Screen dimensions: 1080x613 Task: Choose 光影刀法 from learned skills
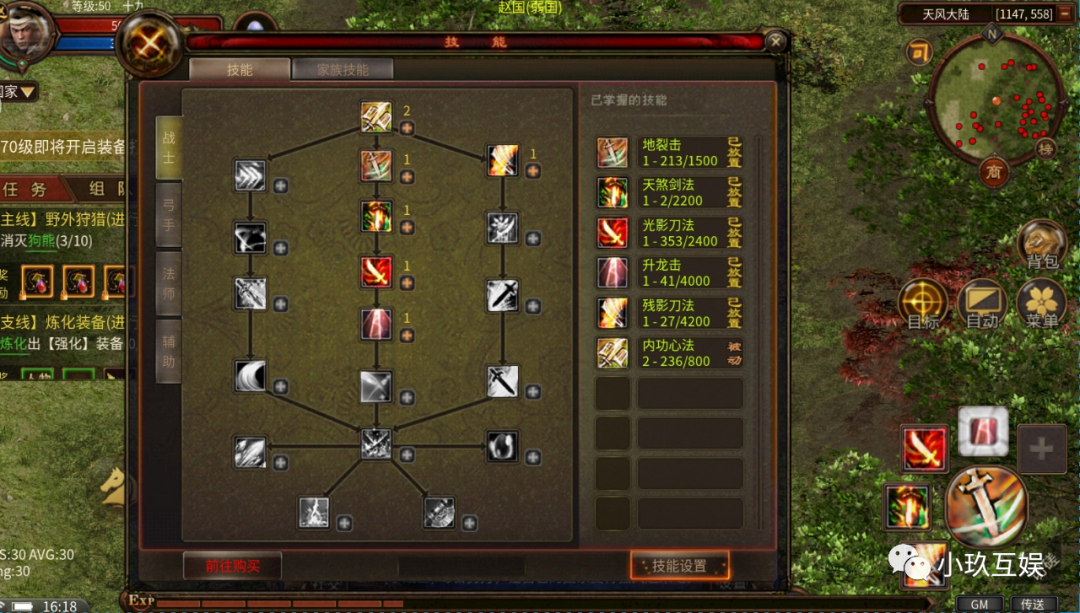pyautogui.click(x=670, y=233)
